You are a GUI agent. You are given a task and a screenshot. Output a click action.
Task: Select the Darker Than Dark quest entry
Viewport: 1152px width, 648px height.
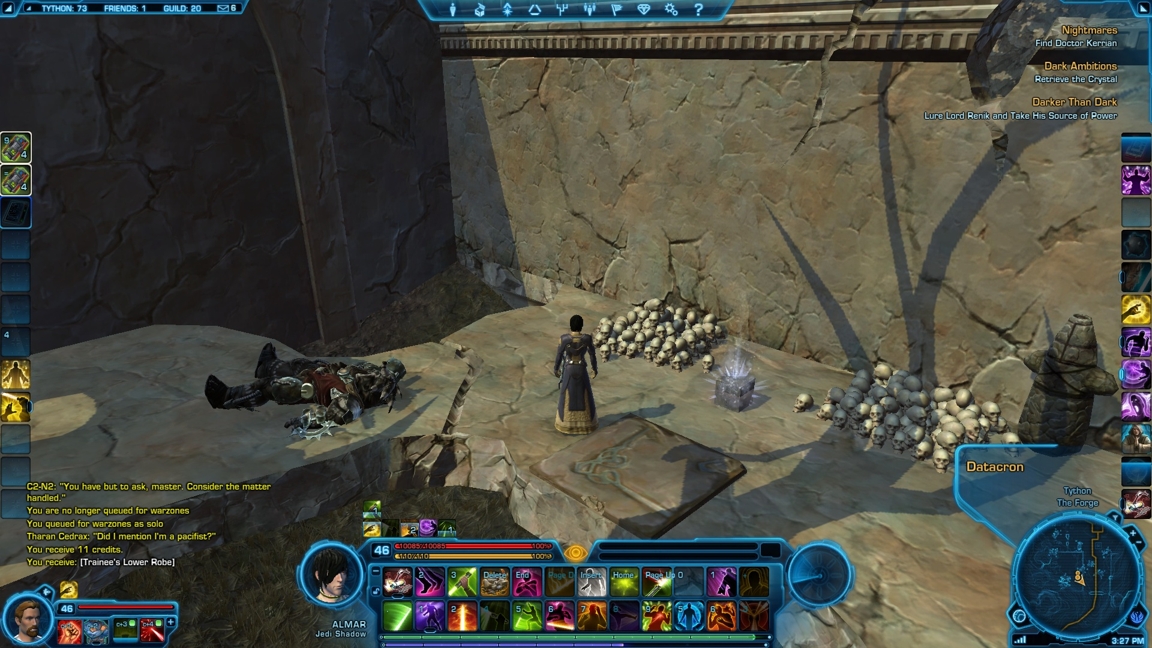point(1074,102)
